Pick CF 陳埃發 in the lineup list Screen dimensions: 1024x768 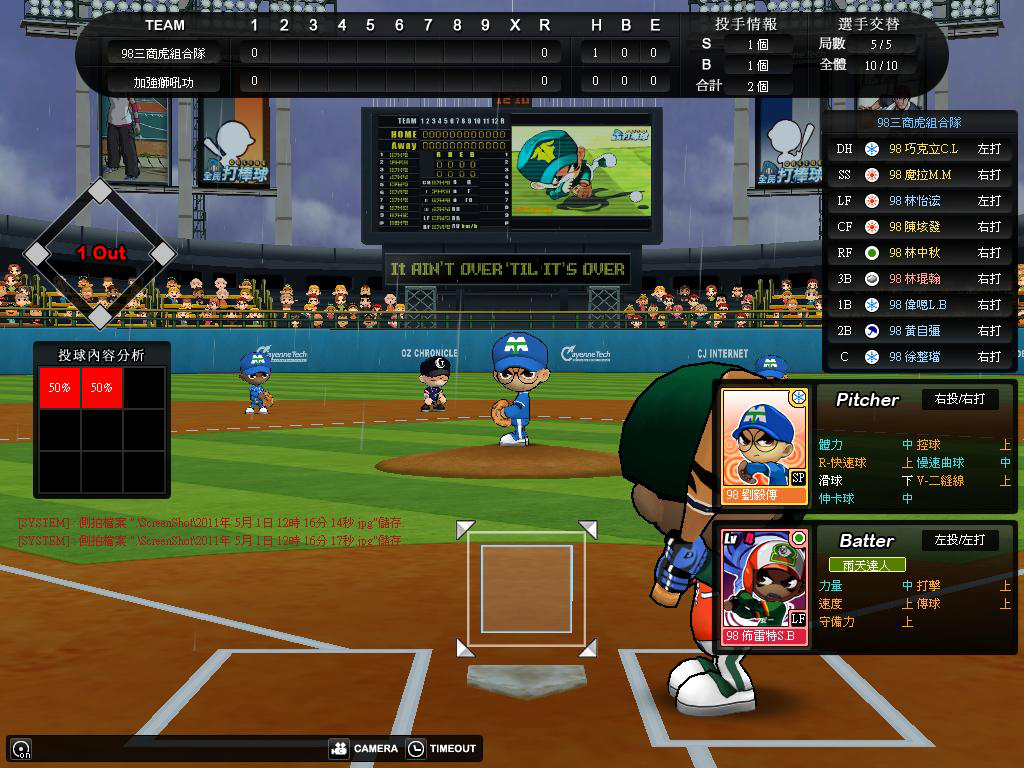pyautogui.click(x=919, y=227)
